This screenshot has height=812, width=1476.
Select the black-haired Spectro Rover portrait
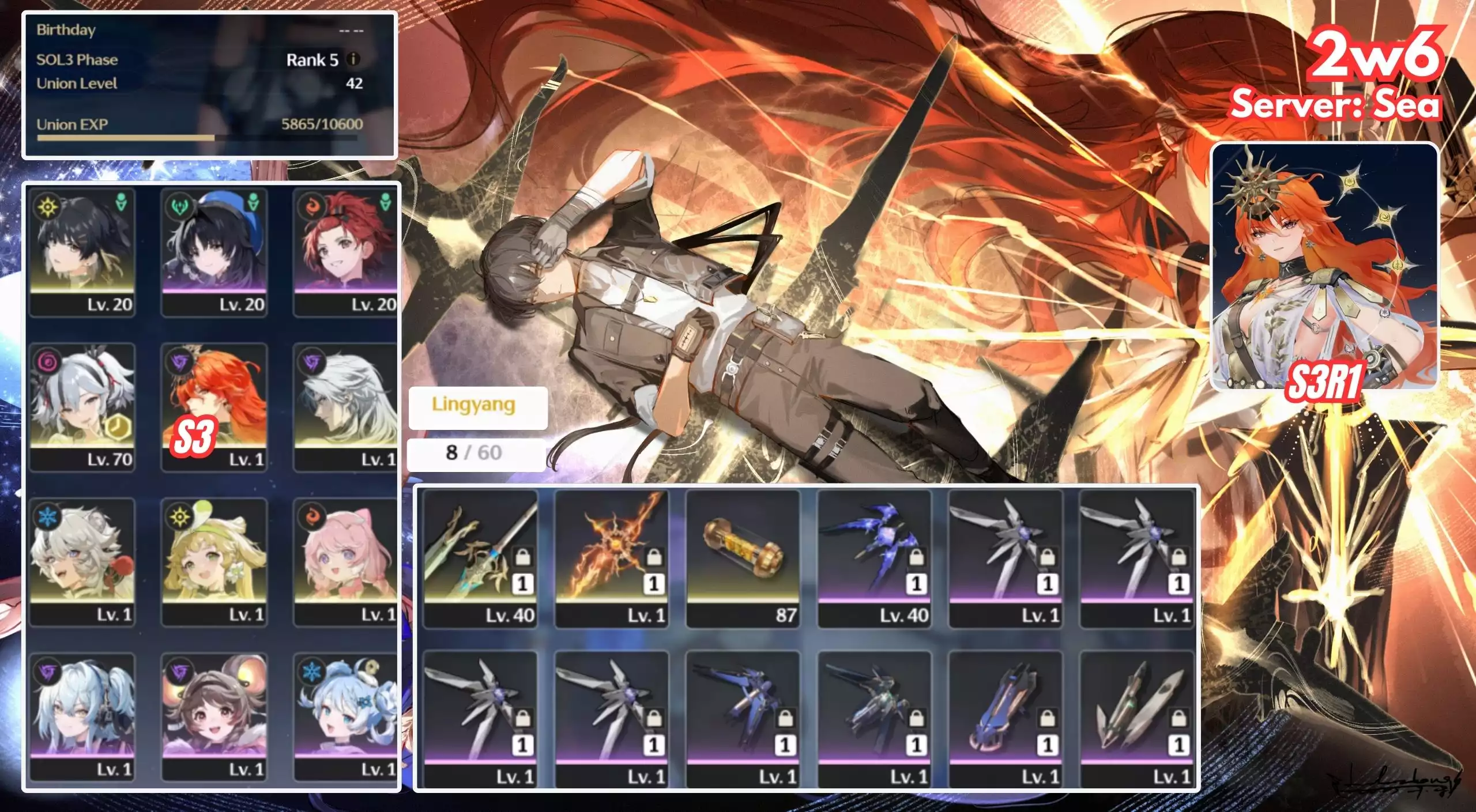[82, 252]
